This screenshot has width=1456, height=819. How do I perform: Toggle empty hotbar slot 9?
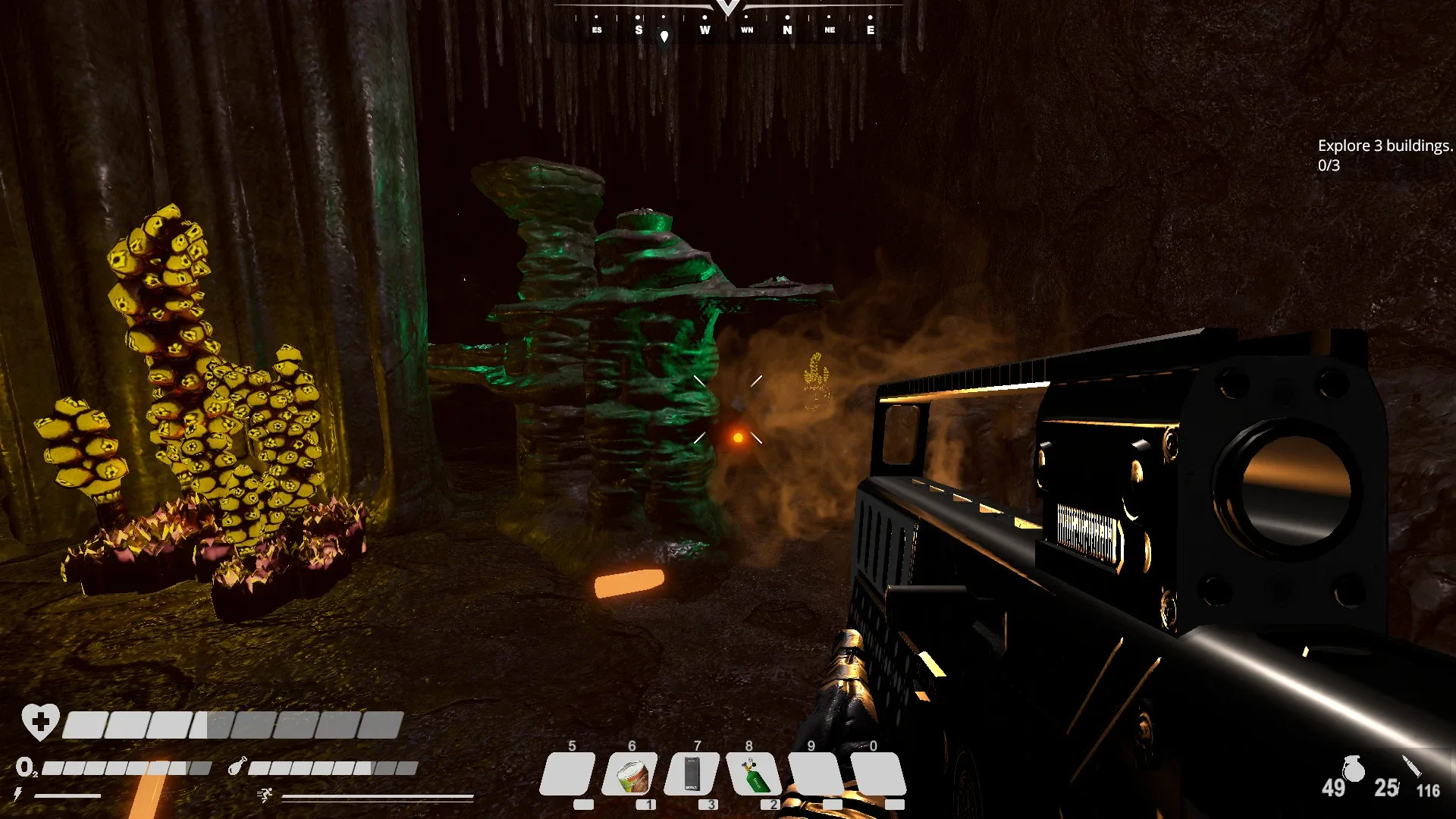click(813, 773)
